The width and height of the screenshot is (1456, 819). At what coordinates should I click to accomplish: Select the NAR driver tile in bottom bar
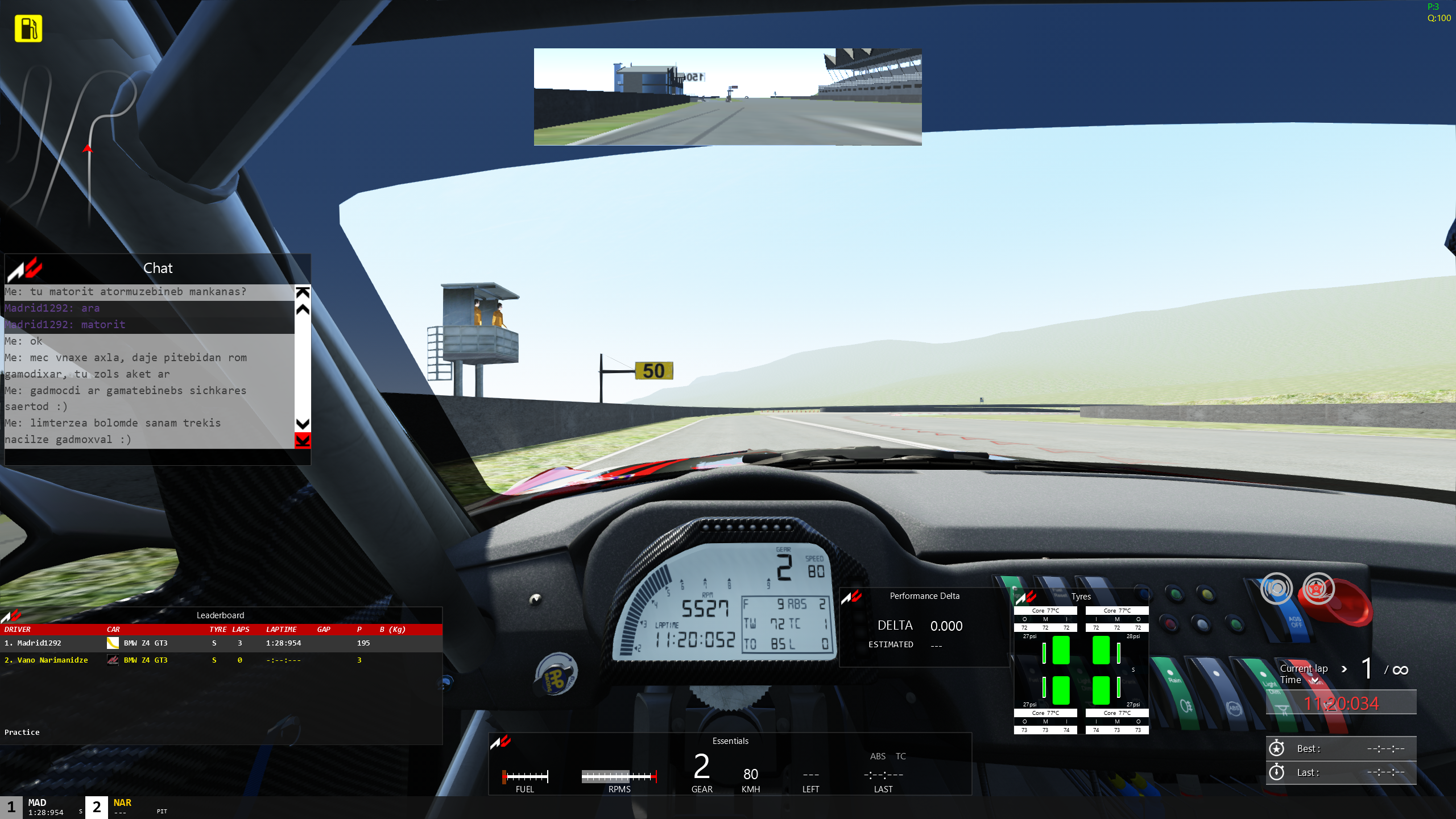(x=122, y=807)
